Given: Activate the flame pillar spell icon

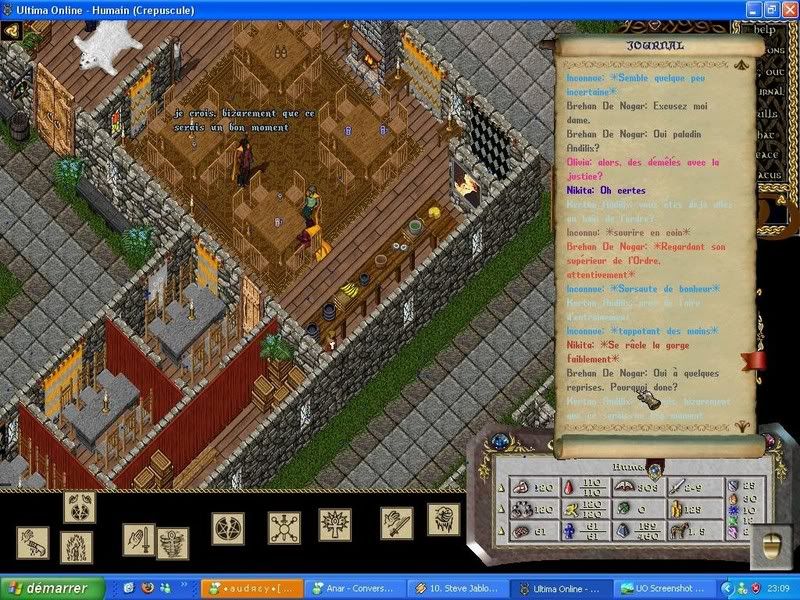Looking at the screenshot, I should coord(77,546).
